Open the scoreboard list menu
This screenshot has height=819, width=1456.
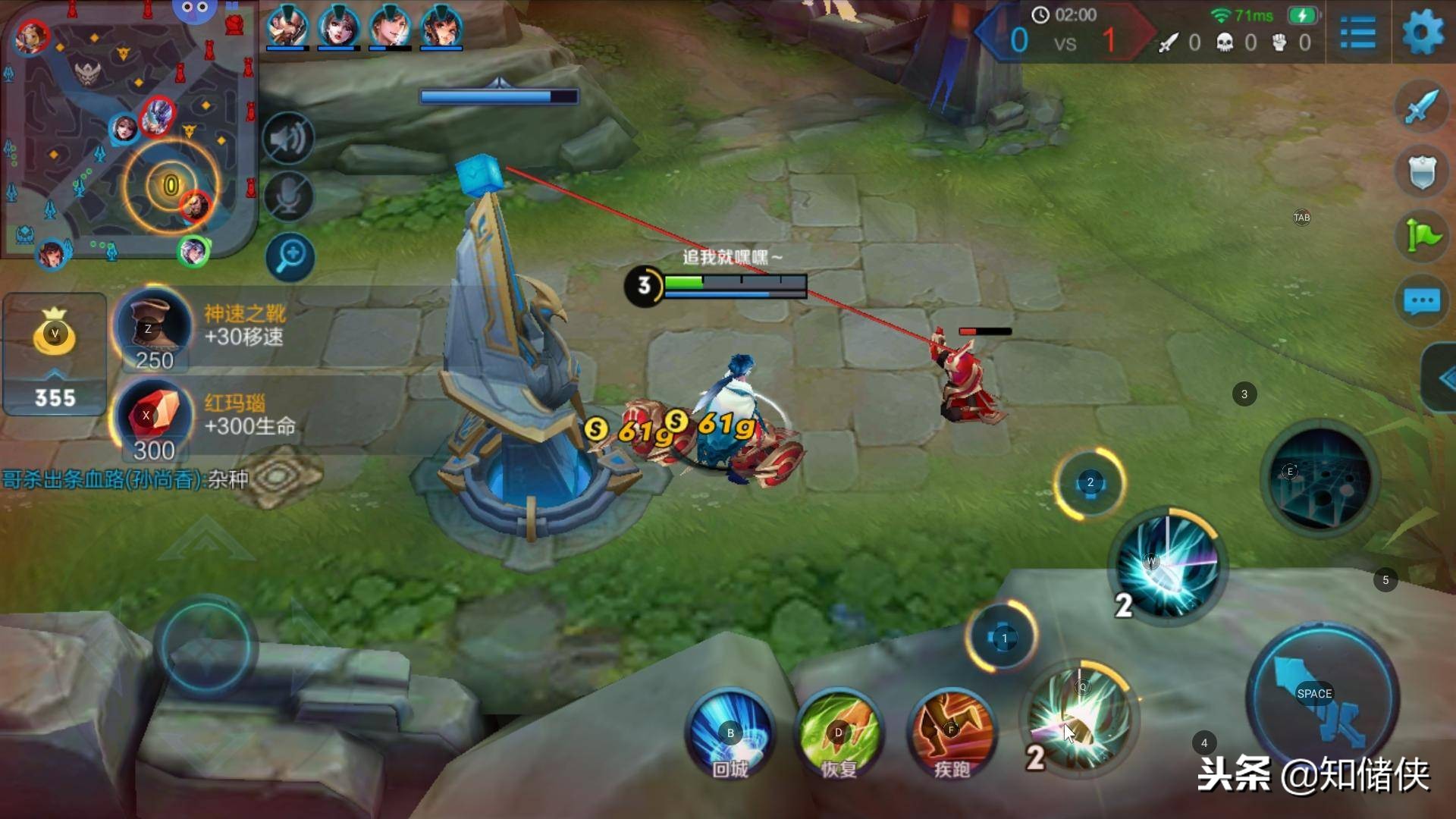(x=1357, y=34)
